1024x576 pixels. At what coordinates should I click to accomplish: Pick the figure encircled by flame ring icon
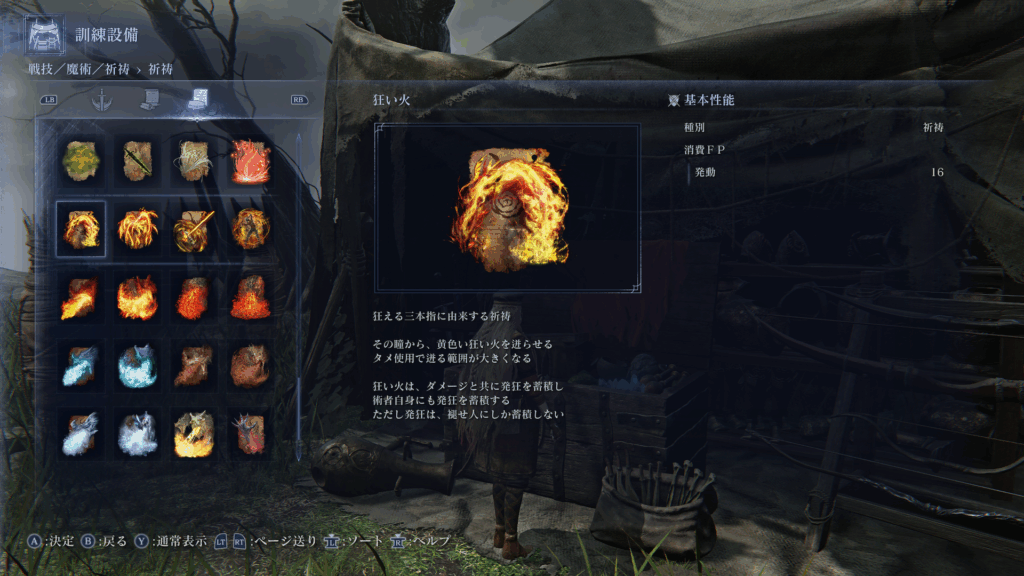(x=250, y=229)
